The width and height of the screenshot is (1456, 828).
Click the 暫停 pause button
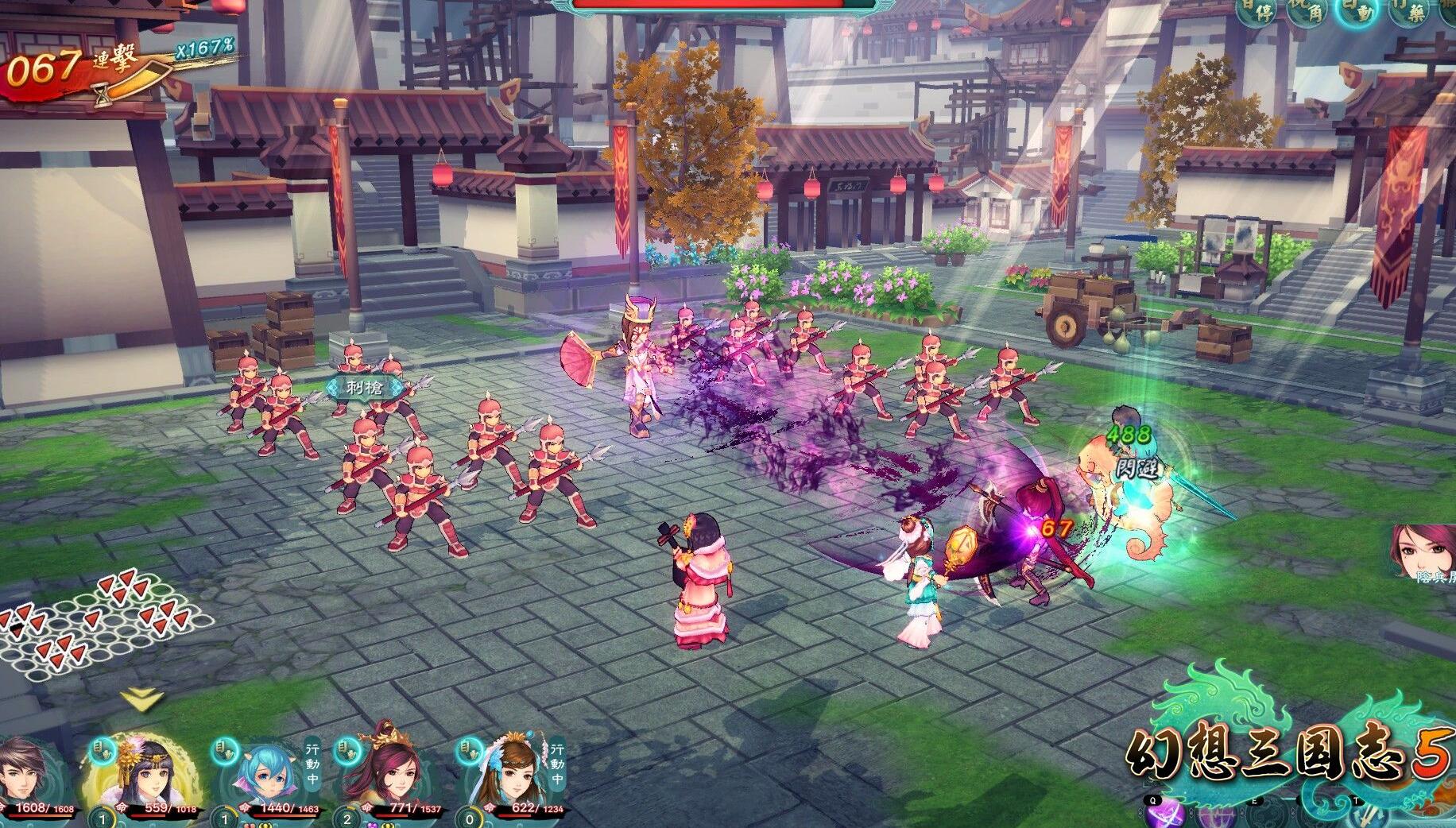coord(1256,13)
